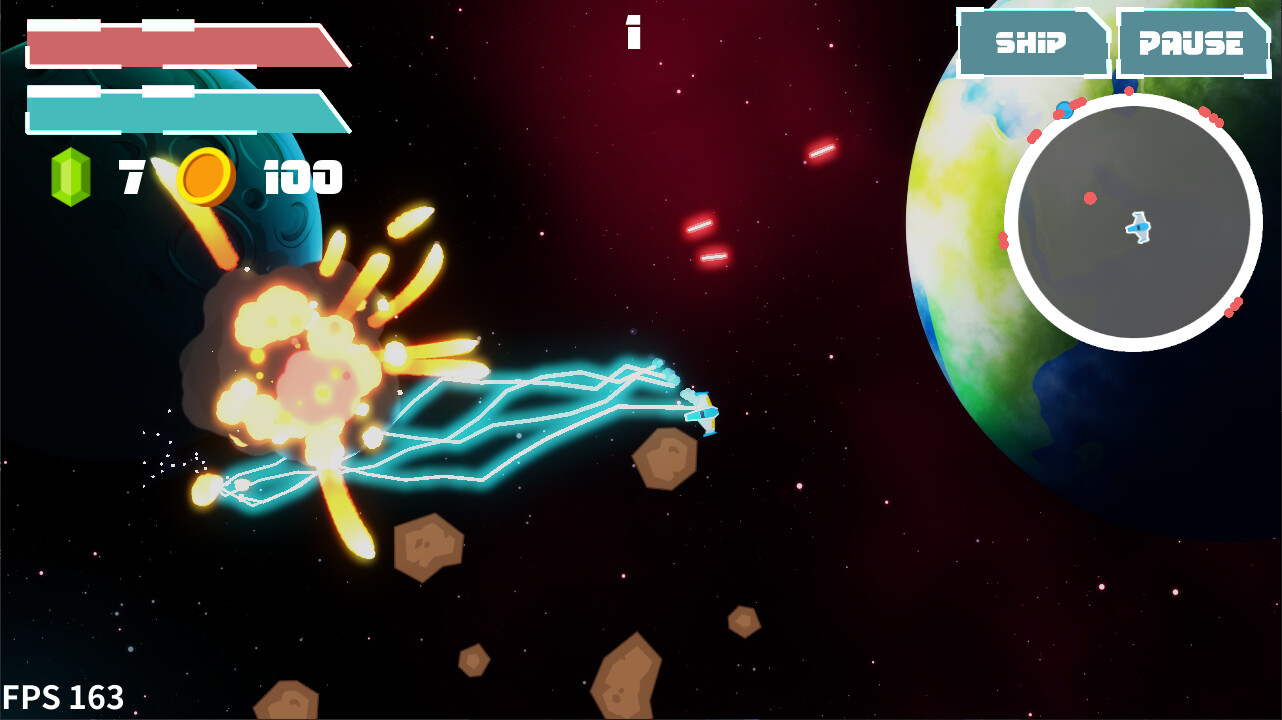Pause the game with the PAUSE button

pyautogui.click(x=1196, y=43)
